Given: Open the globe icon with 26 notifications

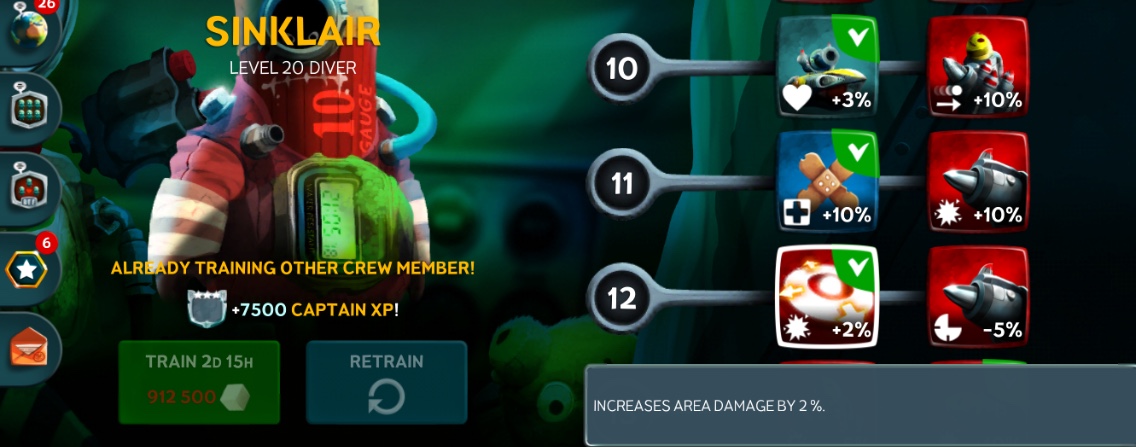Looking at the screenshot, I should tap(27, 27).
